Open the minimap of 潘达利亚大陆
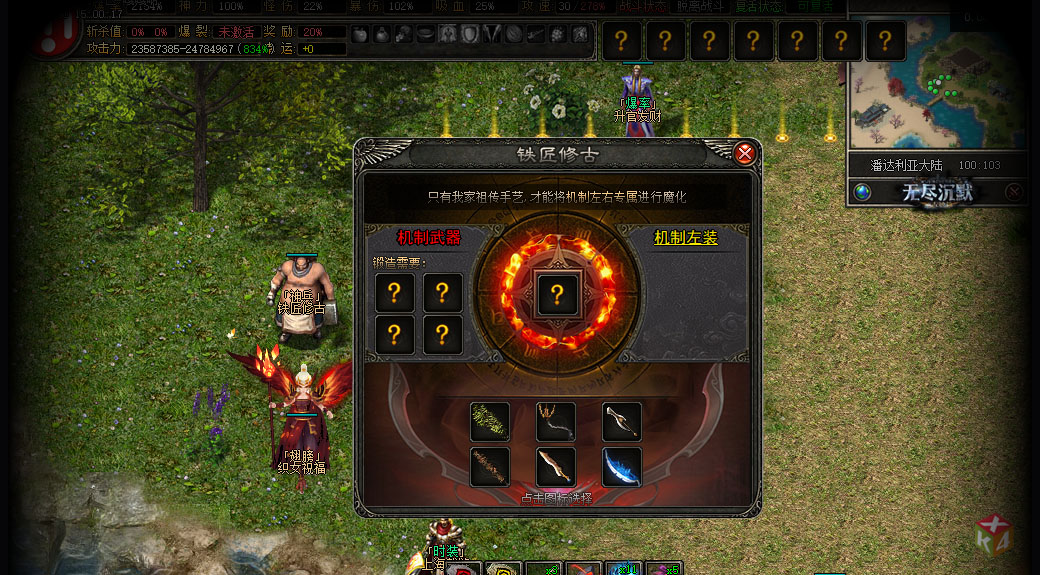Image resolution: width=1040 pixels, height=575 pixels. click(x=937, y=90)
